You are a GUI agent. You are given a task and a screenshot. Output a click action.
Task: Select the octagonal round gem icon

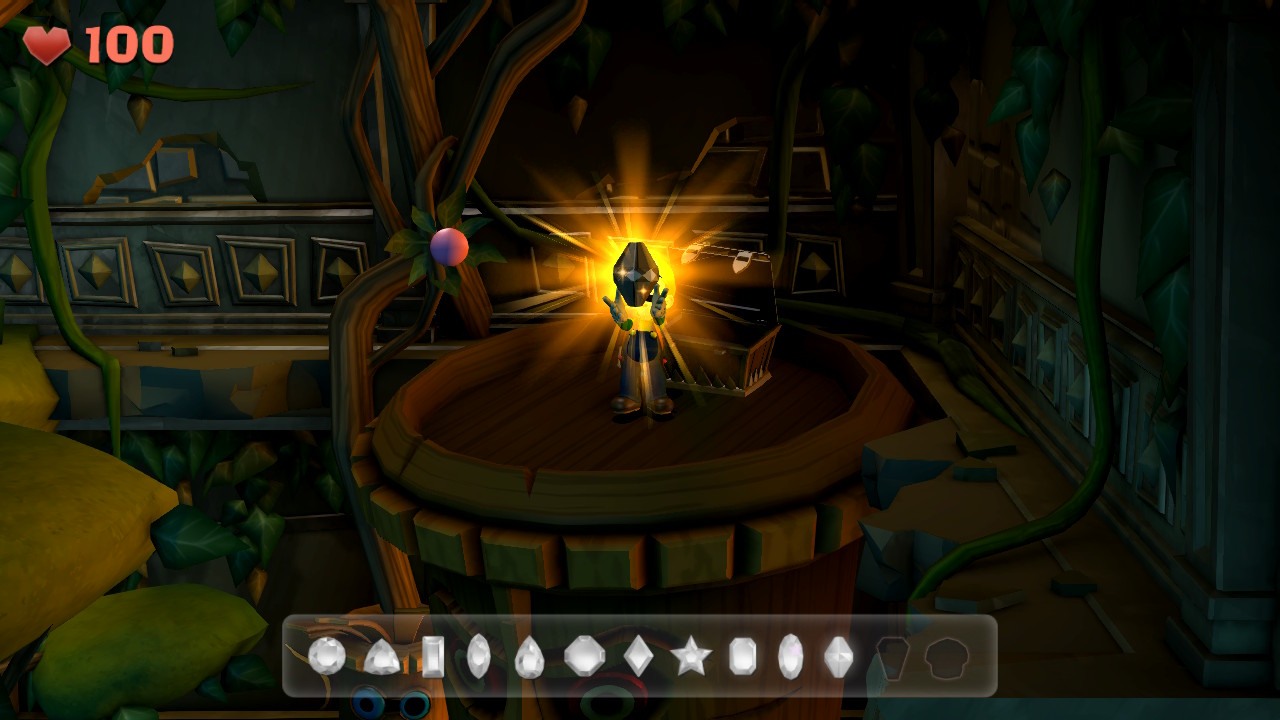coord(584,656)
